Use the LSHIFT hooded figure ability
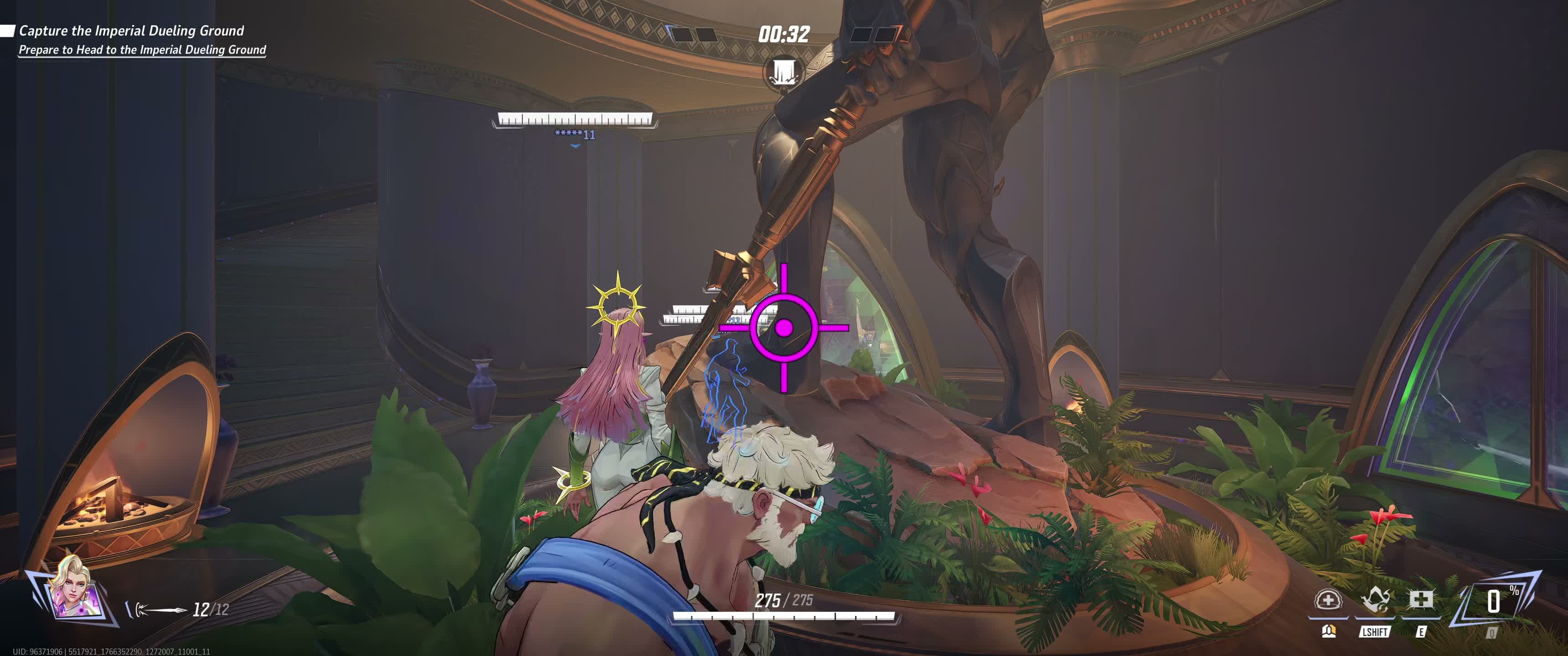Viewport: 1568px width, 656px height. (1374, 601)
